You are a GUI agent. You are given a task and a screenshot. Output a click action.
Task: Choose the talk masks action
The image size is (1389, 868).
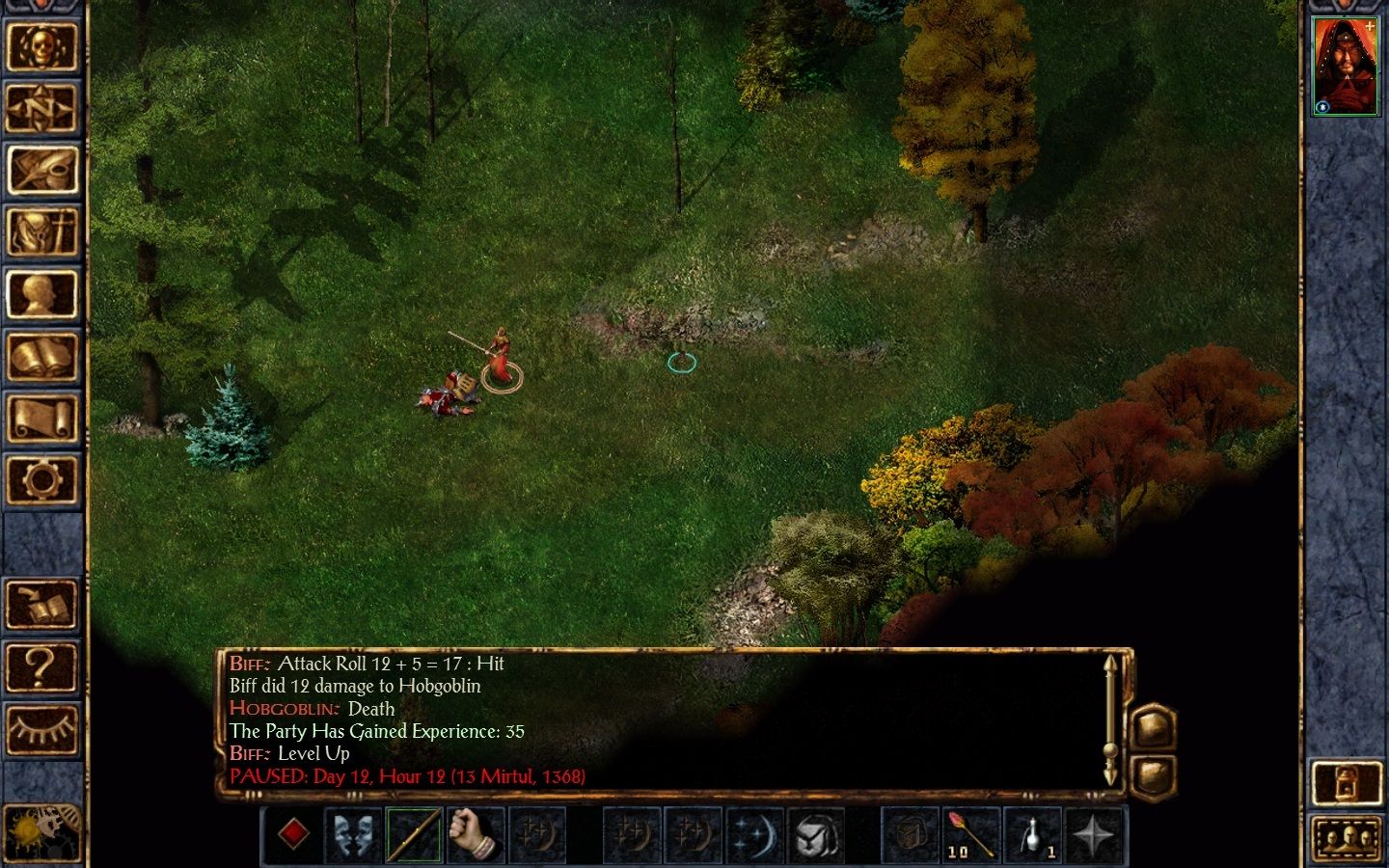pyautogui.click(x=354, y=833)
